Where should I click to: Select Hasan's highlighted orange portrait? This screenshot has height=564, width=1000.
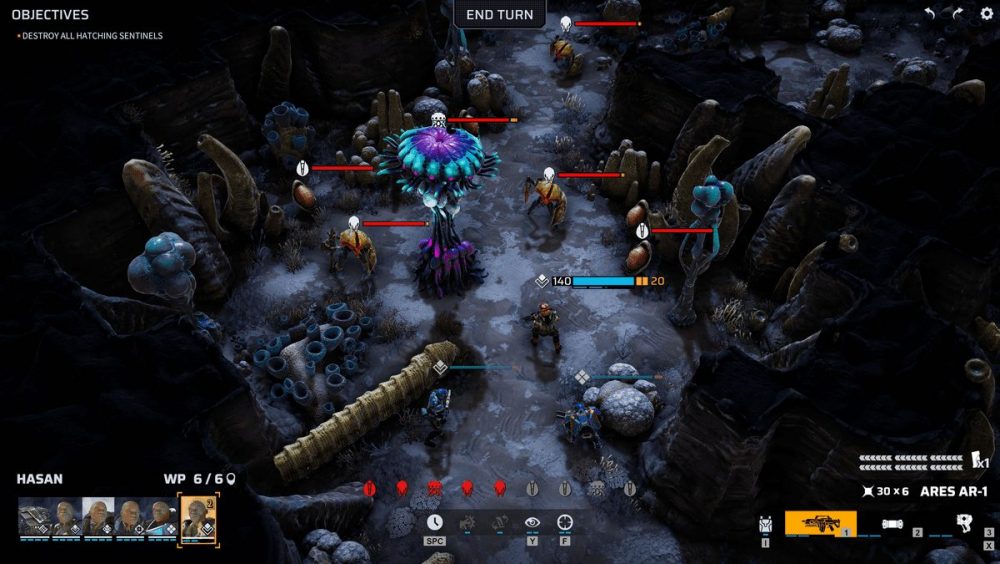[x=196, y=517]
